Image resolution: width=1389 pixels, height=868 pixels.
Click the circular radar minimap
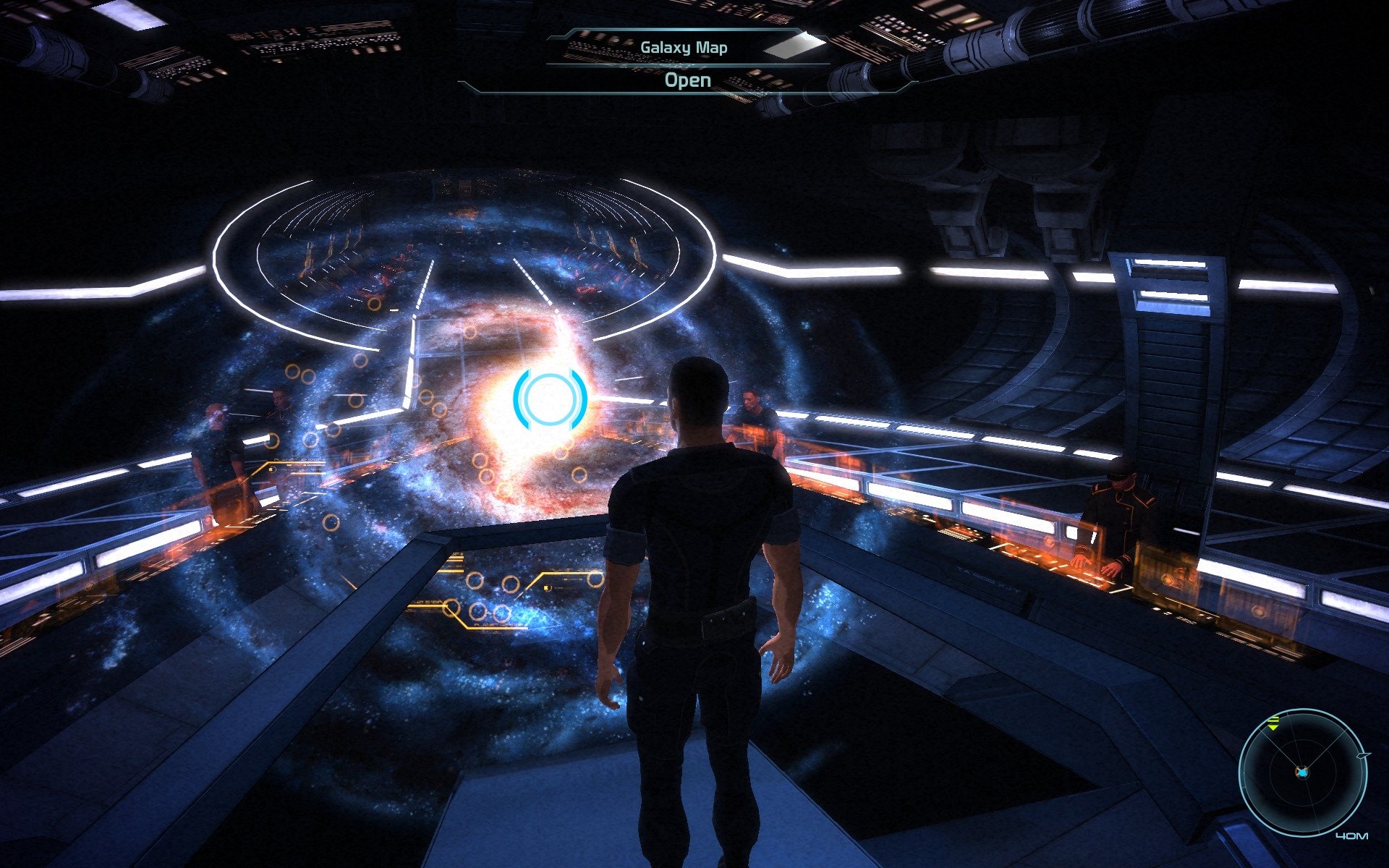1302,773
